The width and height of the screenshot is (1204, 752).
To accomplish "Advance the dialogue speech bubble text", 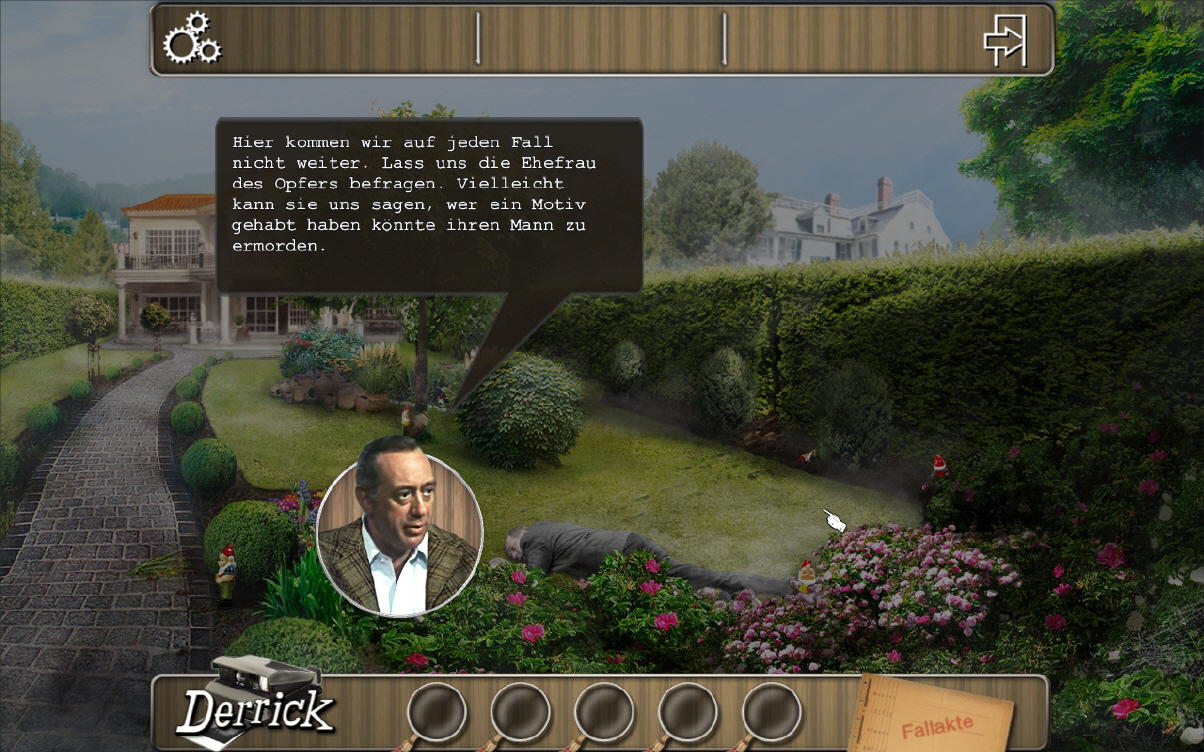I will (x=429, y=204).
